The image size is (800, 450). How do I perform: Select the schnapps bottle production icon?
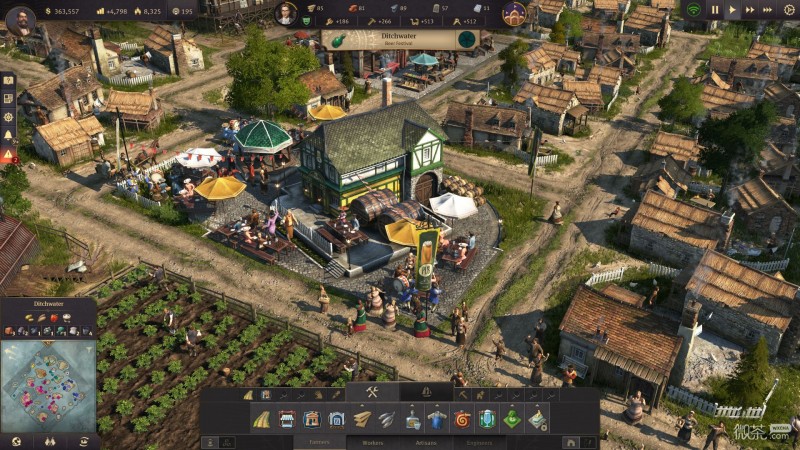coord(412,419)
